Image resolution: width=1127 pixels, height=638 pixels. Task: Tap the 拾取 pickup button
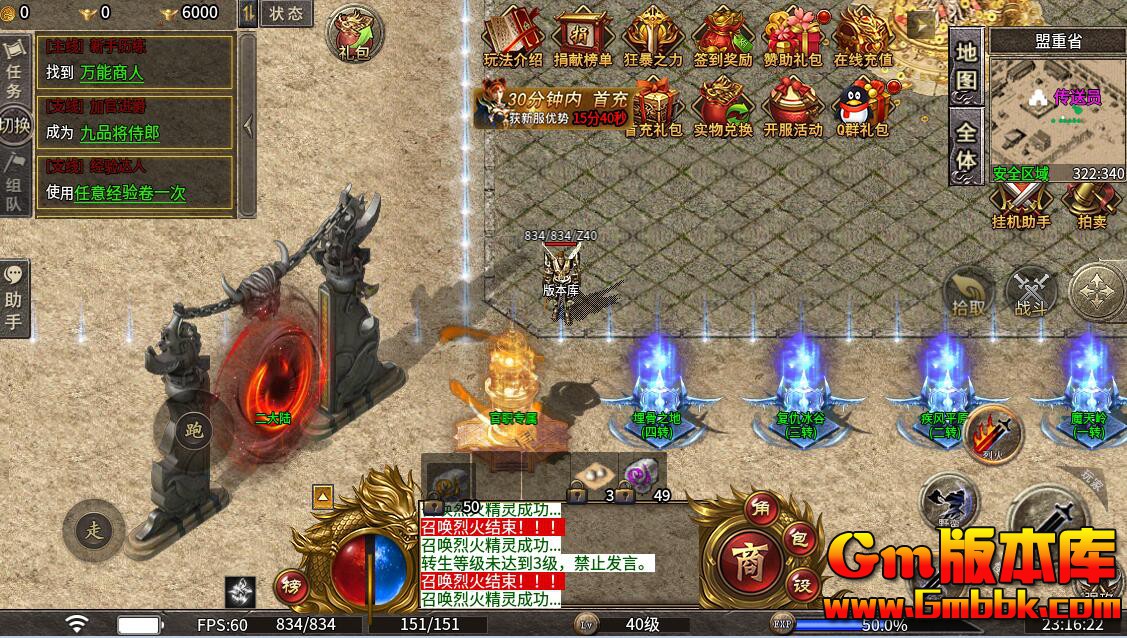[969, 294]
